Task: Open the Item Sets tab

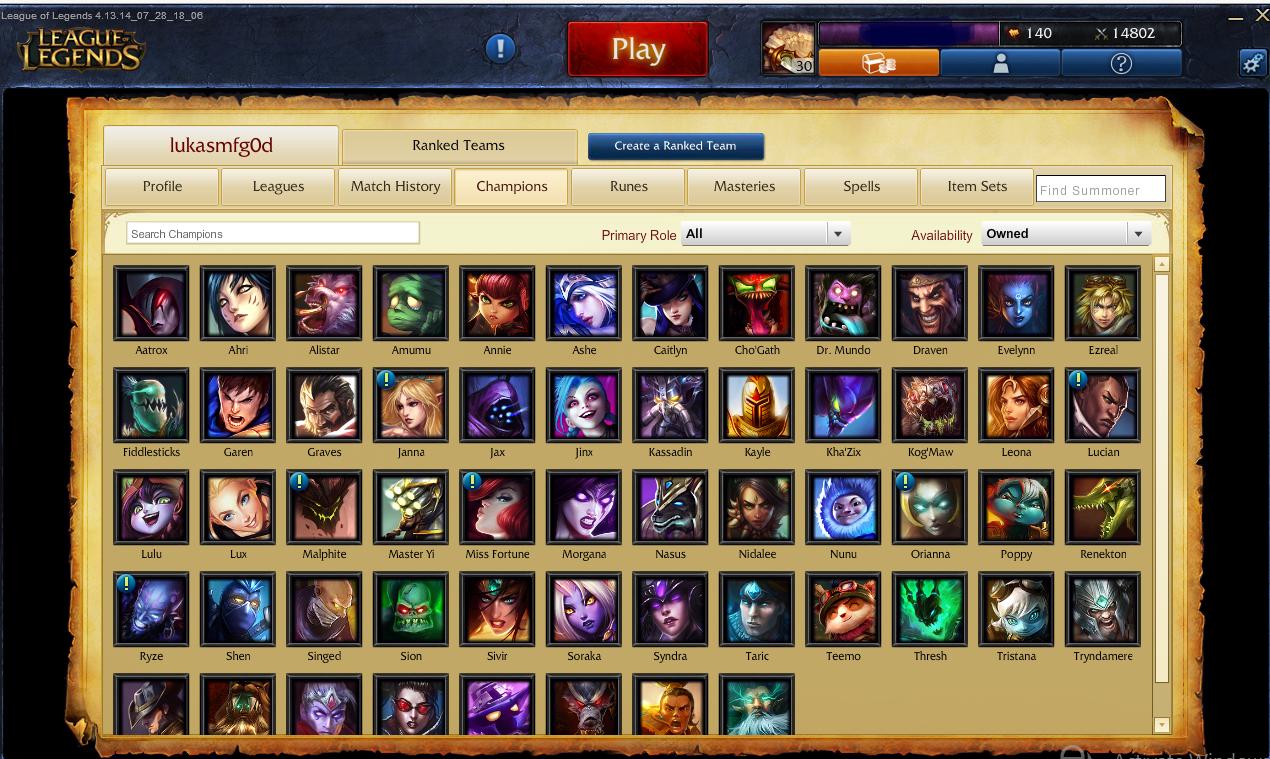Action: coord(977,186)
